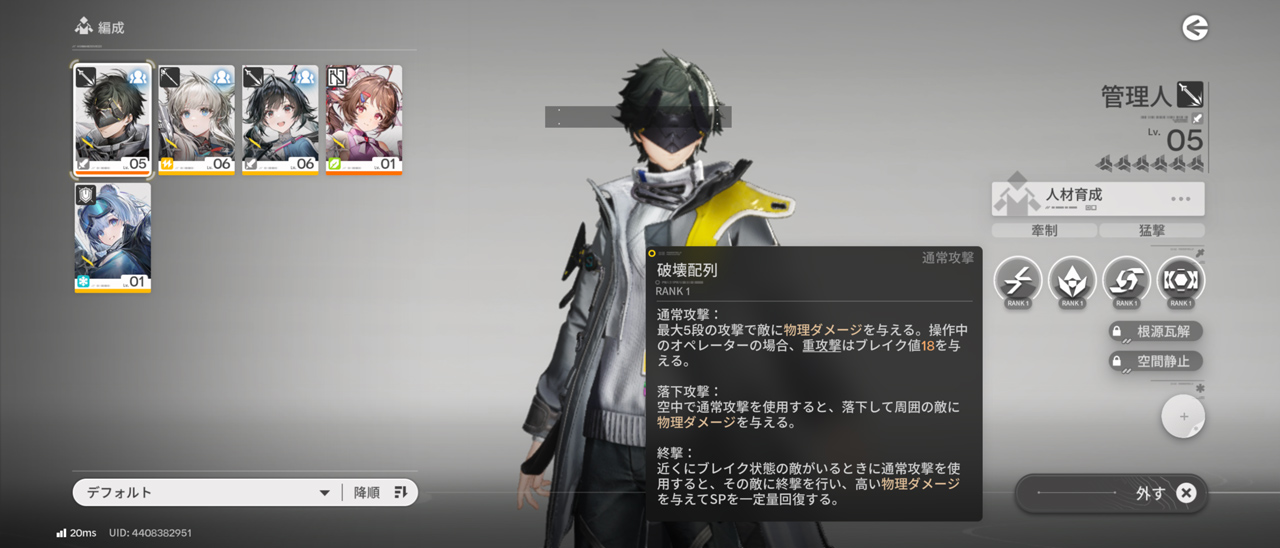Screen dimensions: 1280x548
Task: Toggle the 降順 sort order
Action: coord(381,492)
